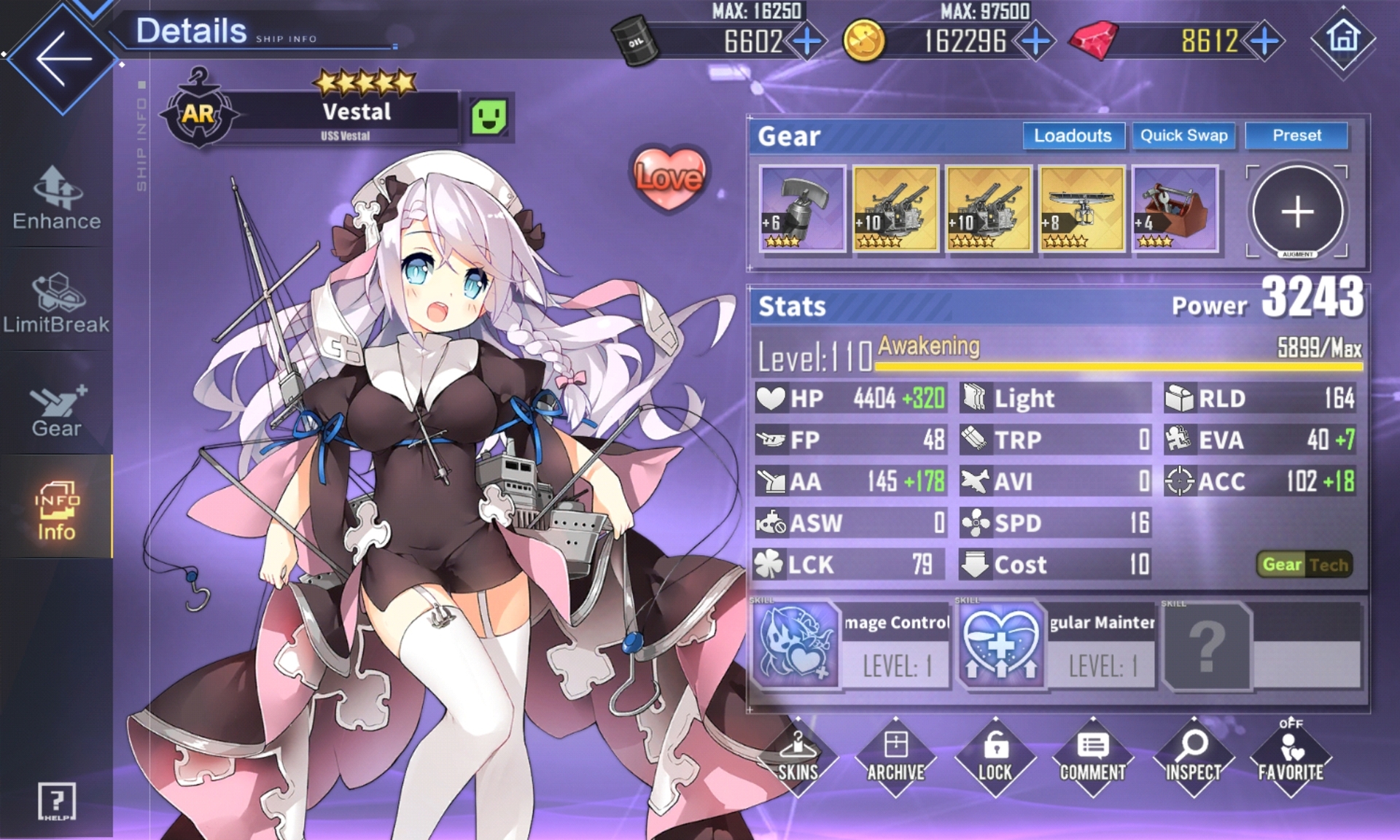Select the toolbox gear slot
The height and width of the screenshot is (840, 1400).
[1175, 209]
